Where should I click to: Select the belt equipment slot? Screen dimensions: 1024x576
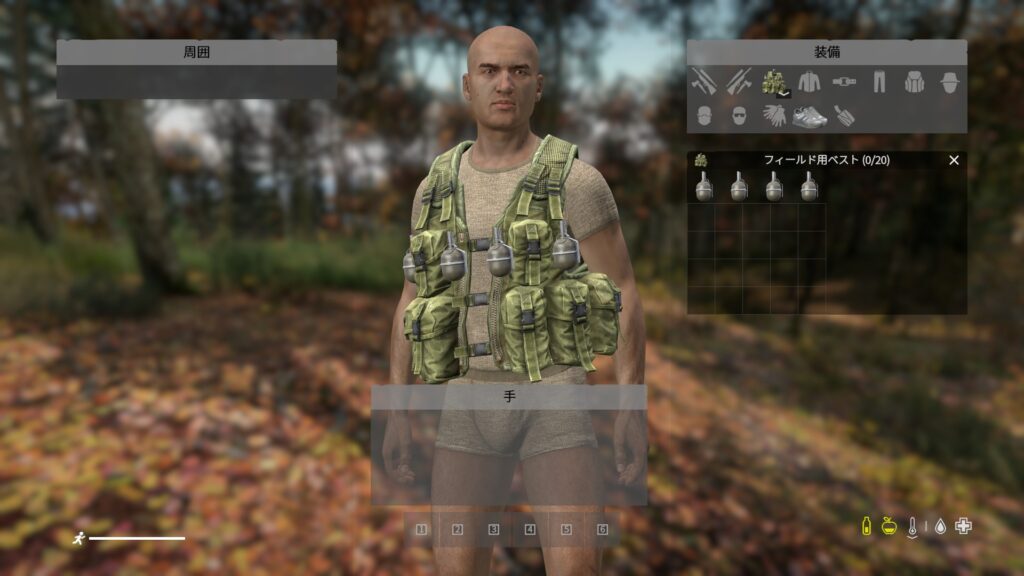tap(843, 82)
